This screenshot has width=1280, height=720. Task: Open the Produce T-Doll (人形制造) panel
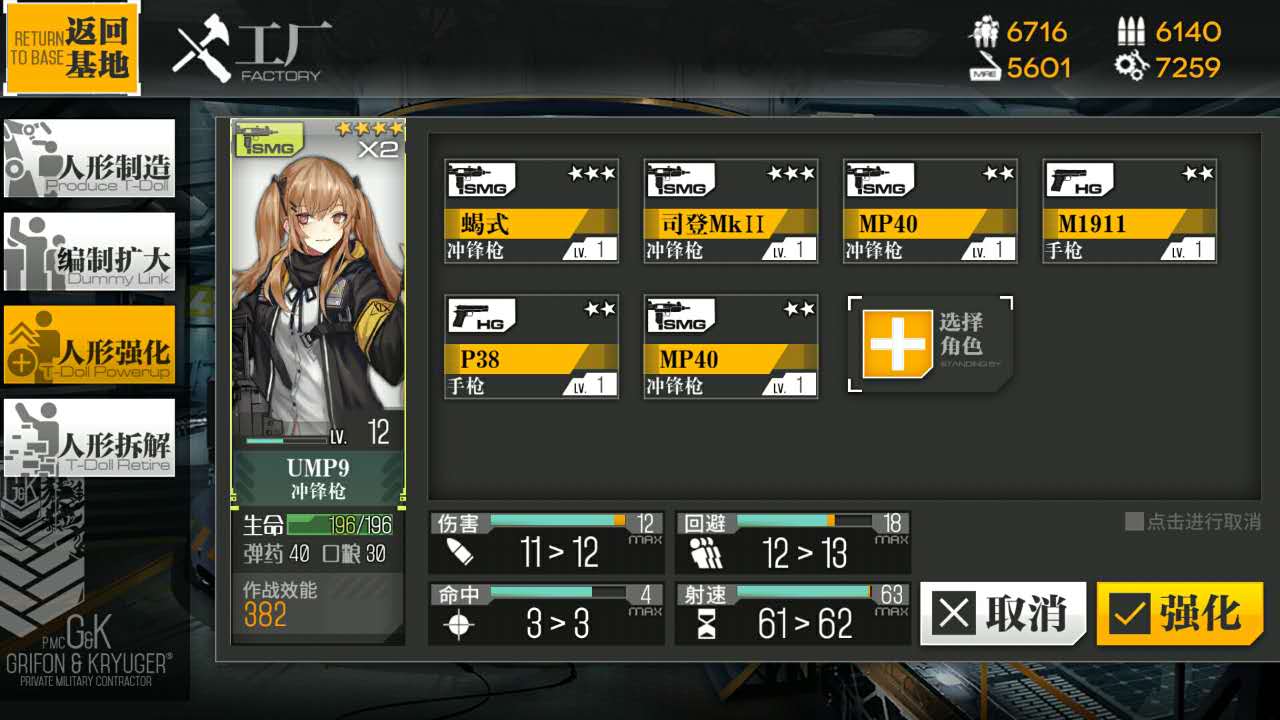[x=90, y=158]
